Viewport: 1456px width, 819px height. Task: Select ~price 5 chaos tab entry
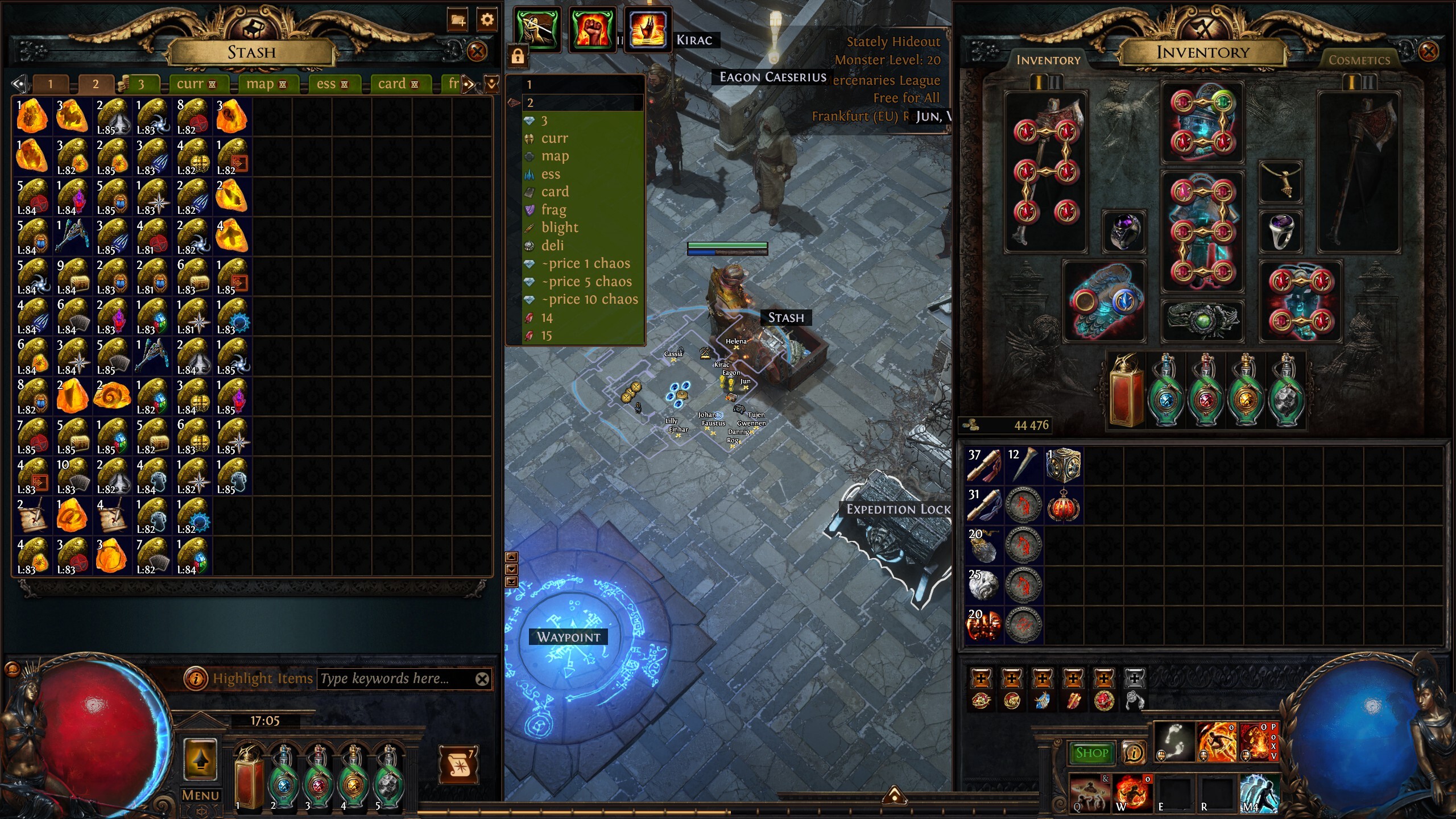pos(586,282)
